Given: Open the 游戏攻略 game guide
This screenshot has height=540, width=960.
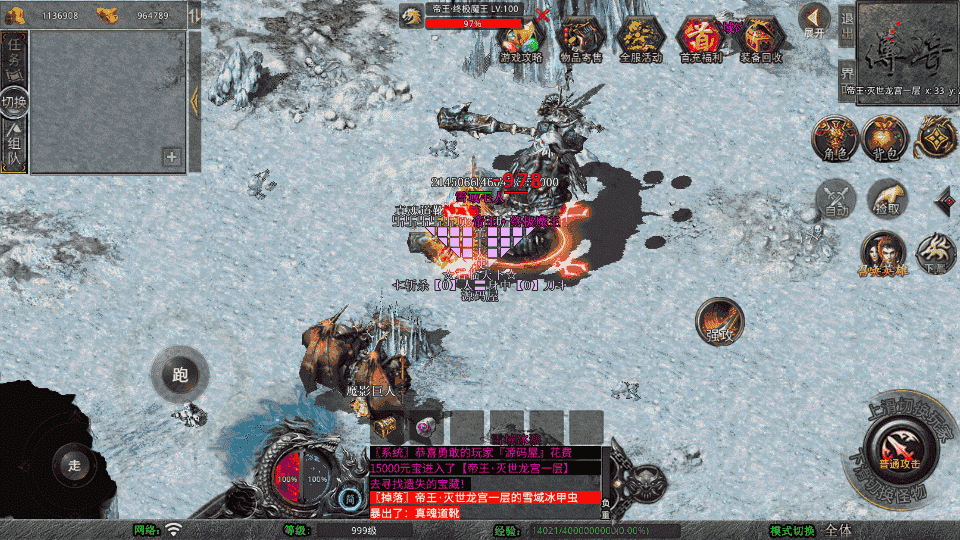Looking at the screenshot, I should 520,40.
